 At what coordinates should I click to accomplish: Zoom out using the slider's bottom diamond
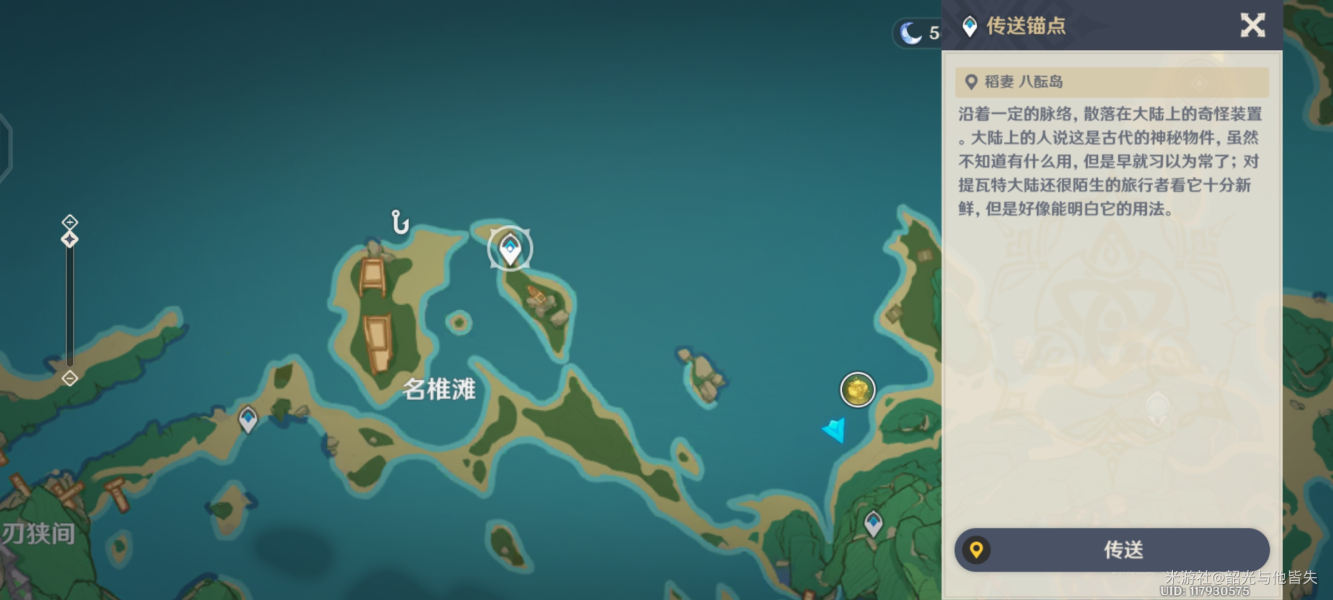coord(69,378)
